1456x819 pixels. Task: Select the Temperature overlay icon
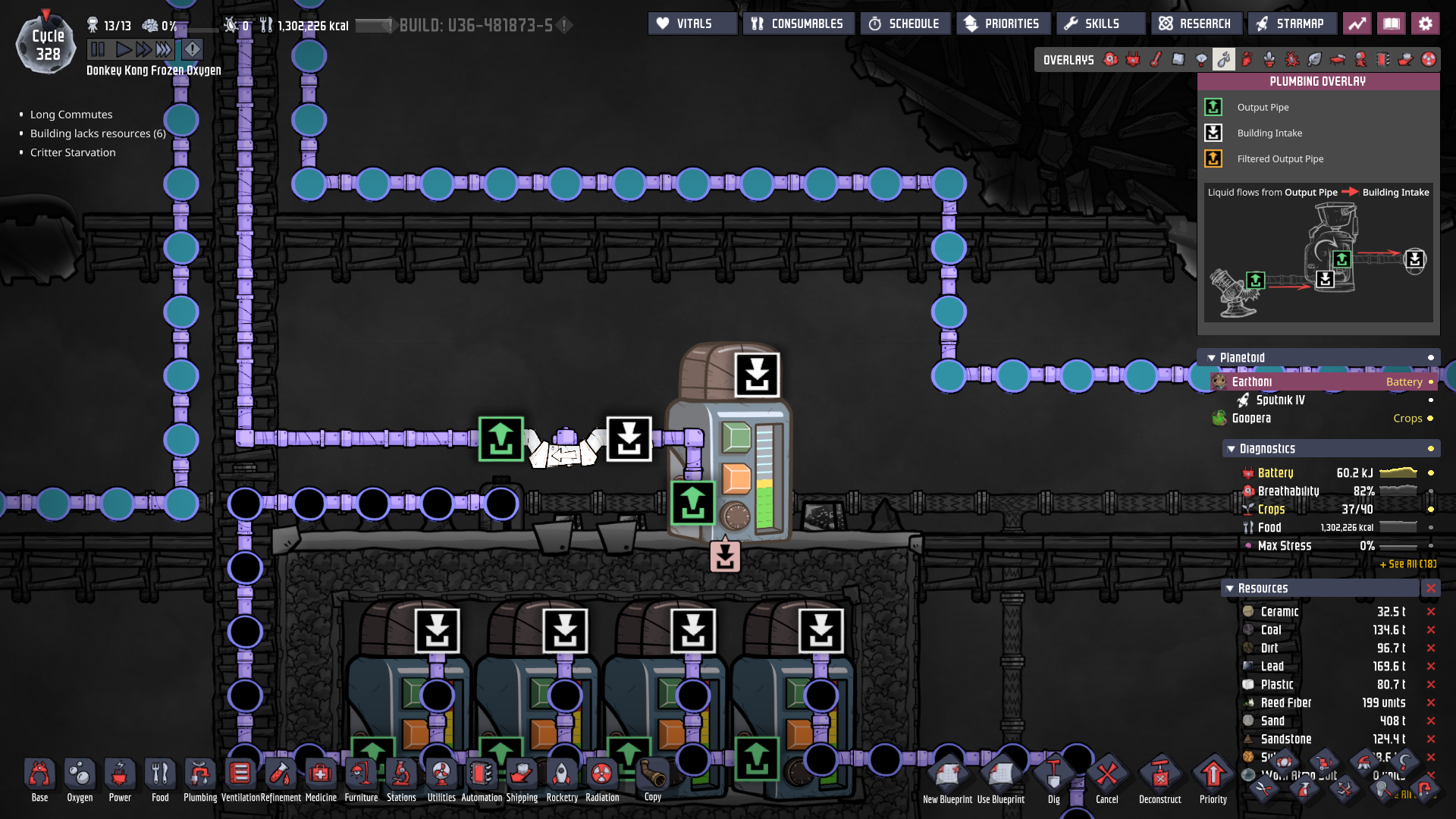[1155, 58]
